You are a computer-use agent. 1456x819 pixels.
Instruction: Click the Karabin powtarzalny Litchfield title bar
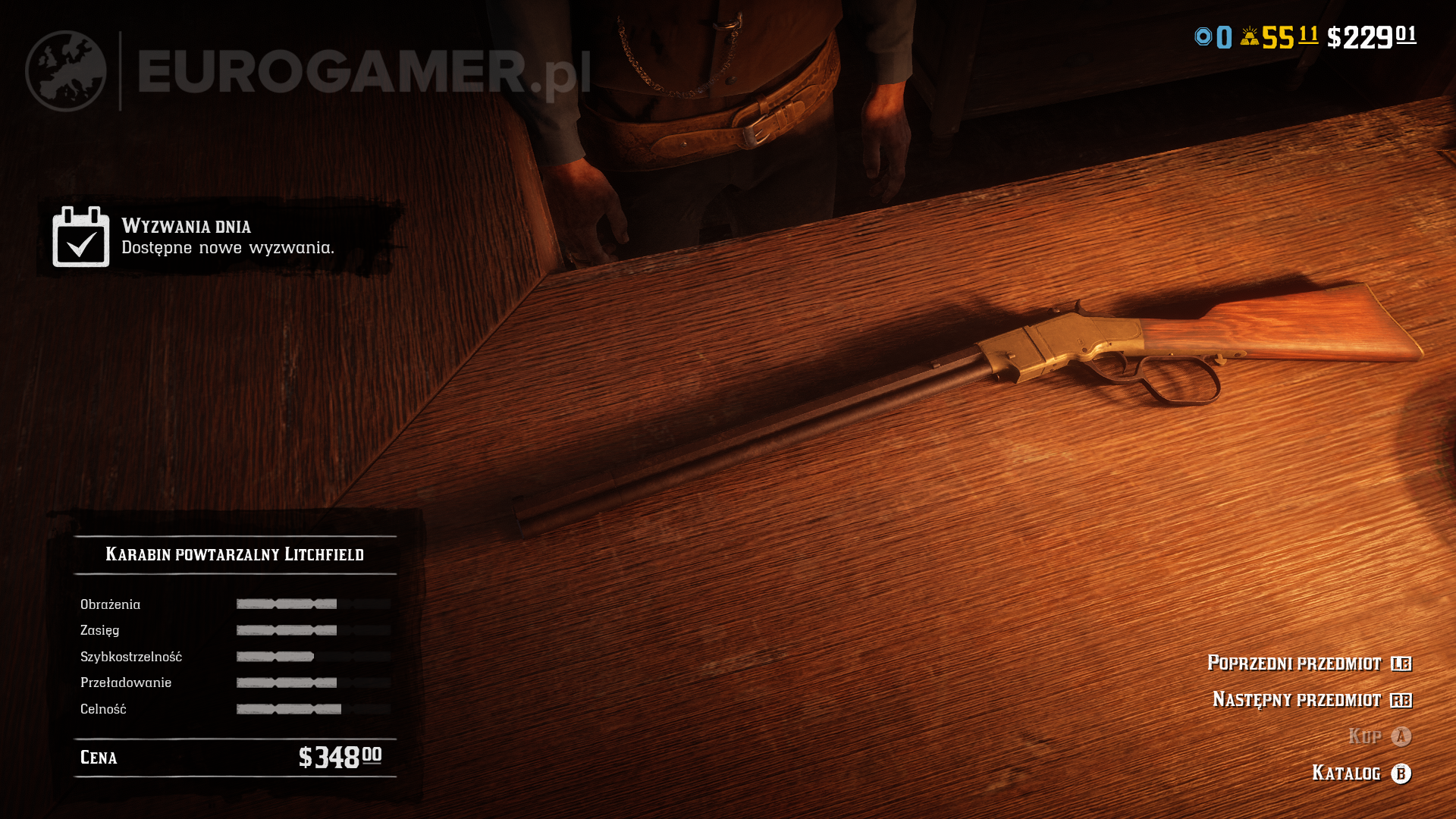235,554
